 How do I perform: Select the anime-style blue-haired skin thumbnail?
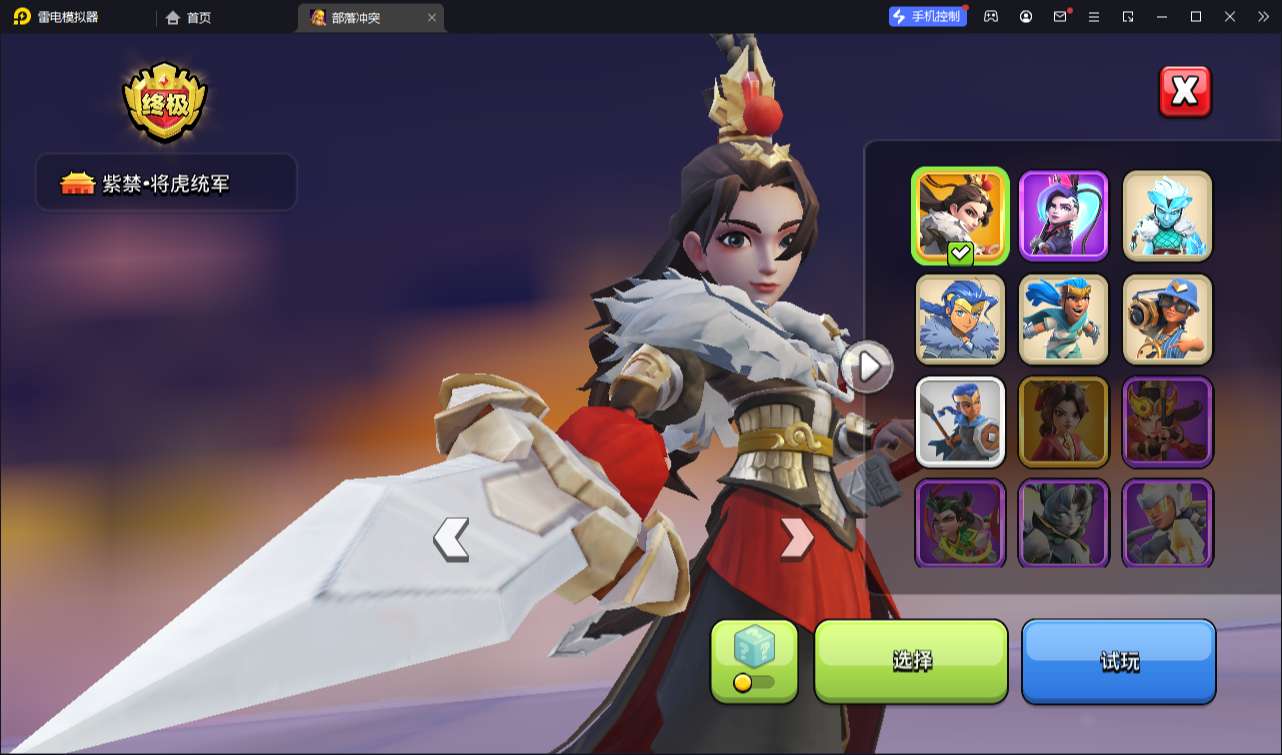pyautogui.click(x=960, y=319)
